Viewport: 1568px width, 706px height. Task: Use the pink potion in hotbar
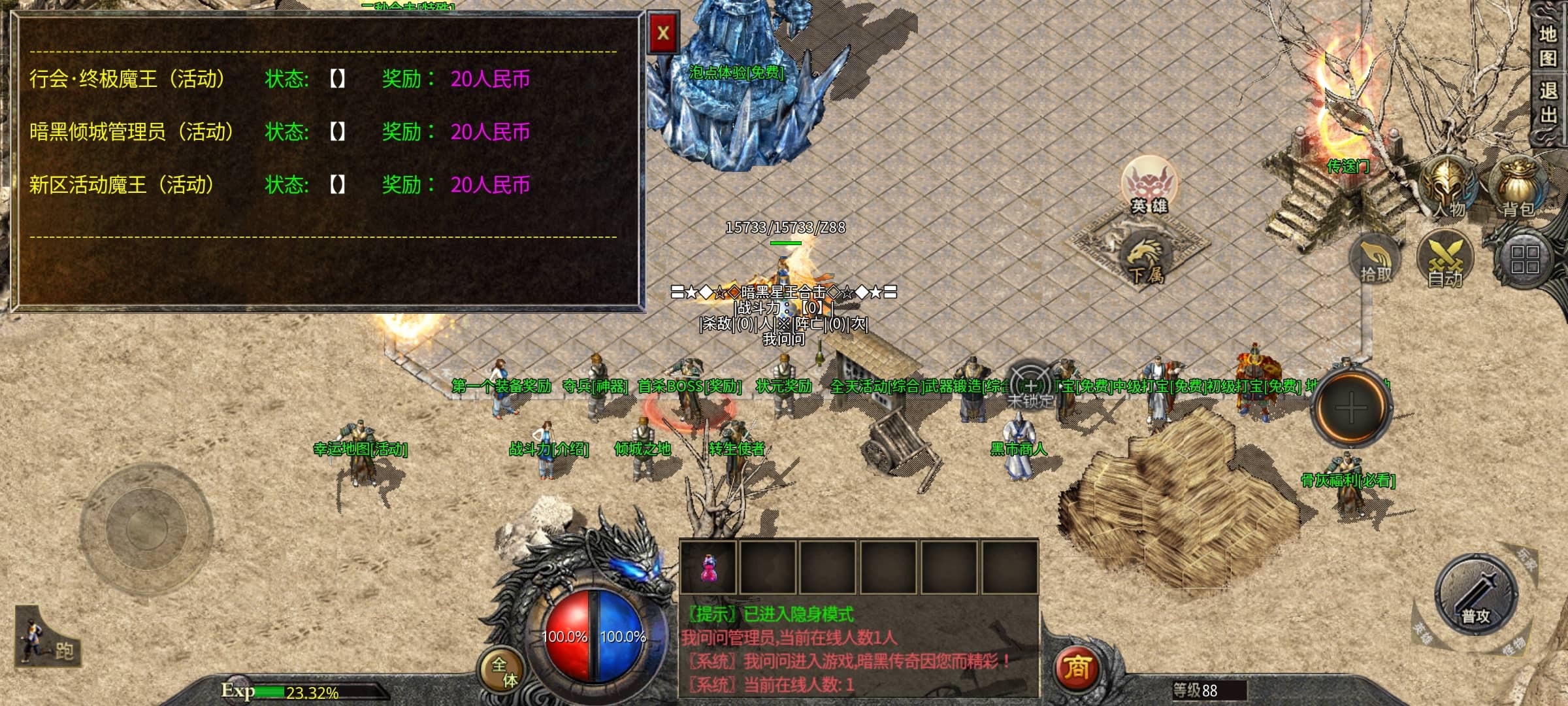[708, 567]
